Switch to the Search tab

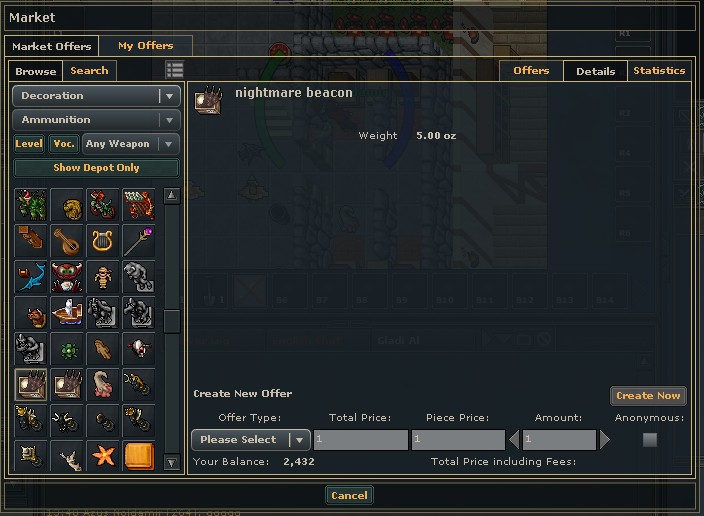point(89,71)
